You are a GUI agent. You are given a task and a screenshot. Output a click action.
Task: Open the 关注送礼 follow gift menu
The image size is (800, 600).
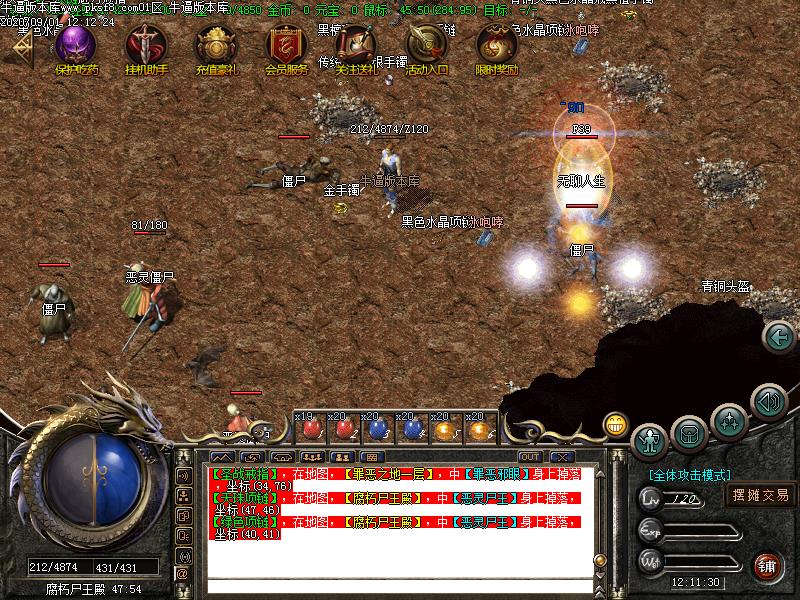[356, 47]
